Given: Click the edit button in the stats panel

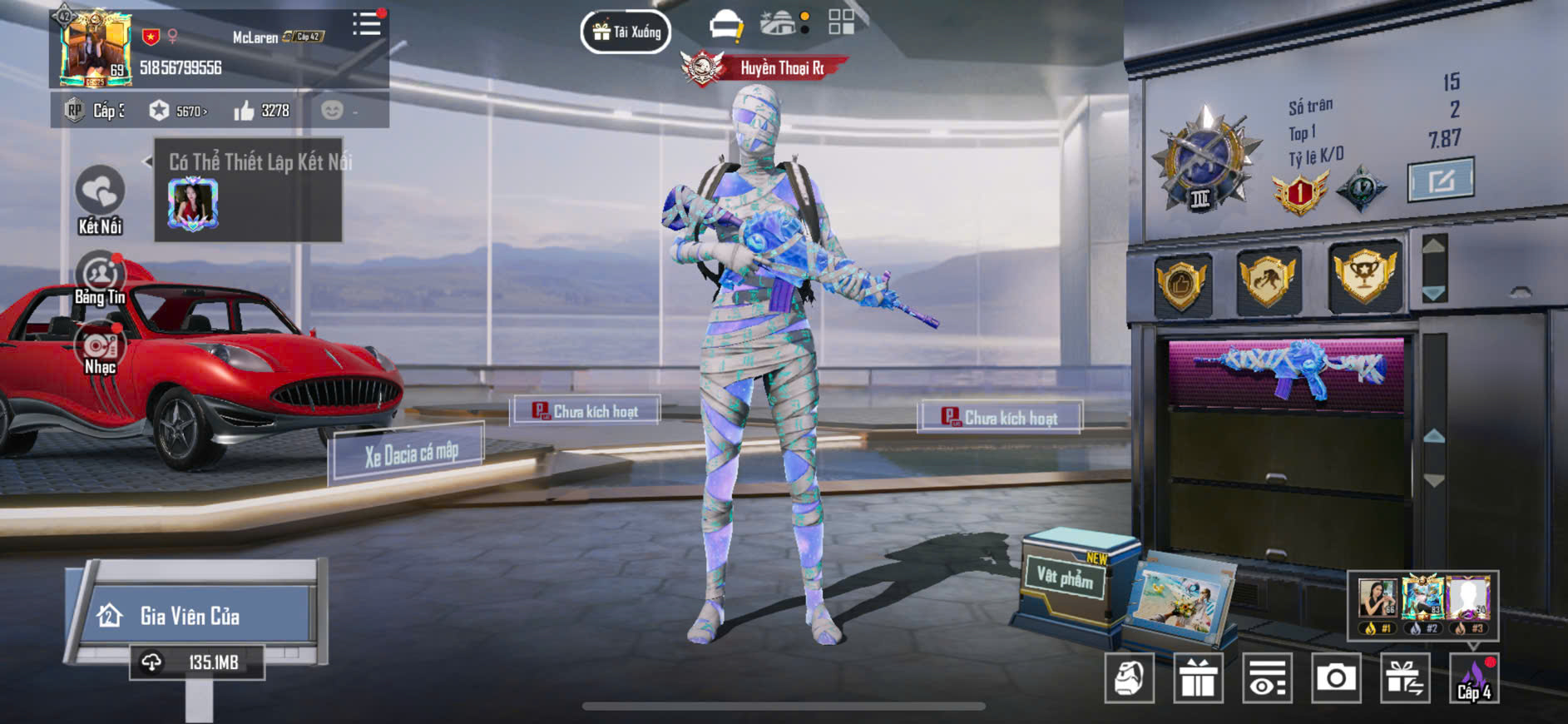Looking at the screenshot, I should point(1440,180).
